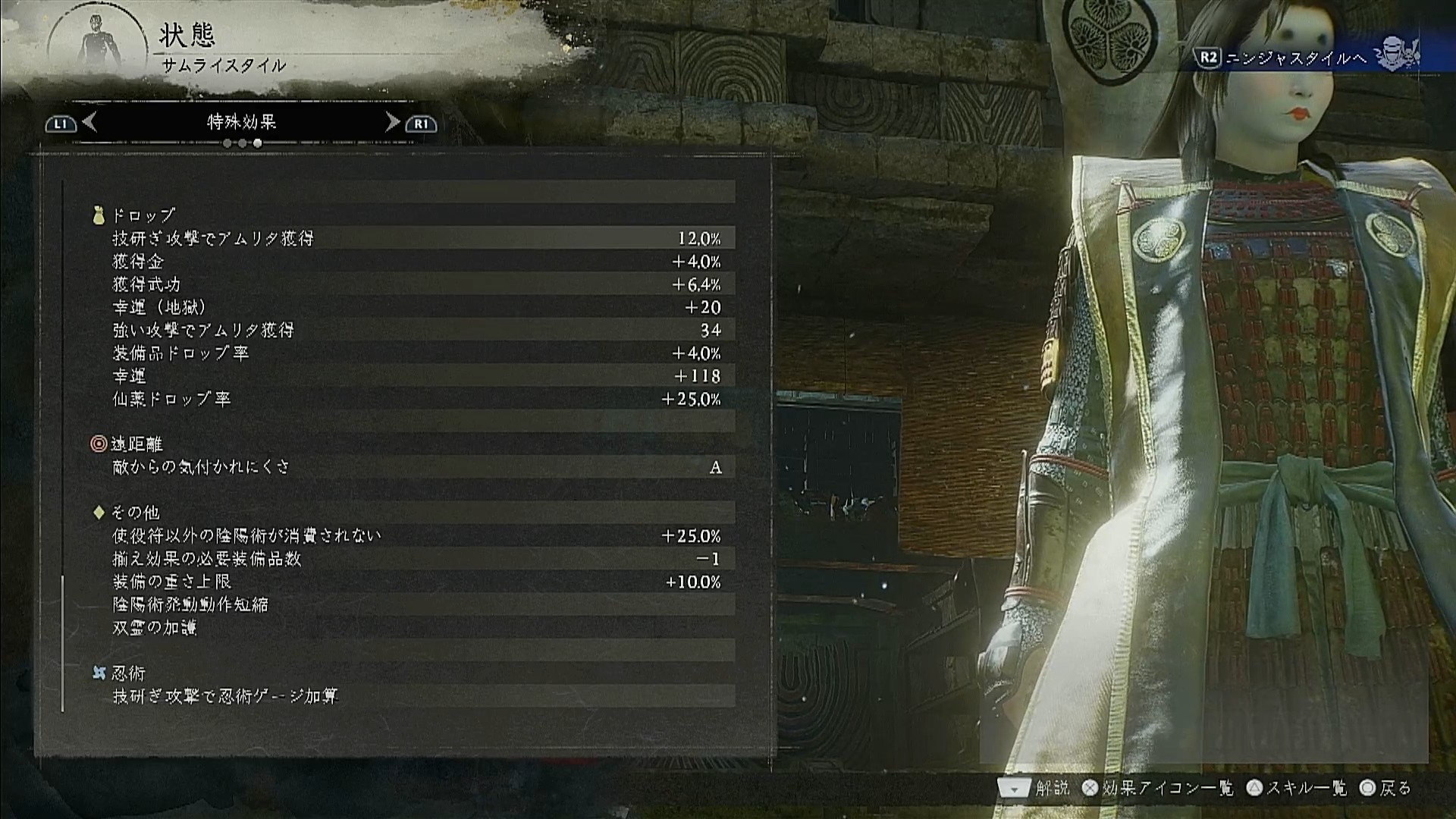This screenshot has width=1456, height=819.
Task: Select the 強い攻撃でアムリタ獲得 row
Action: [x=416, y=330]
